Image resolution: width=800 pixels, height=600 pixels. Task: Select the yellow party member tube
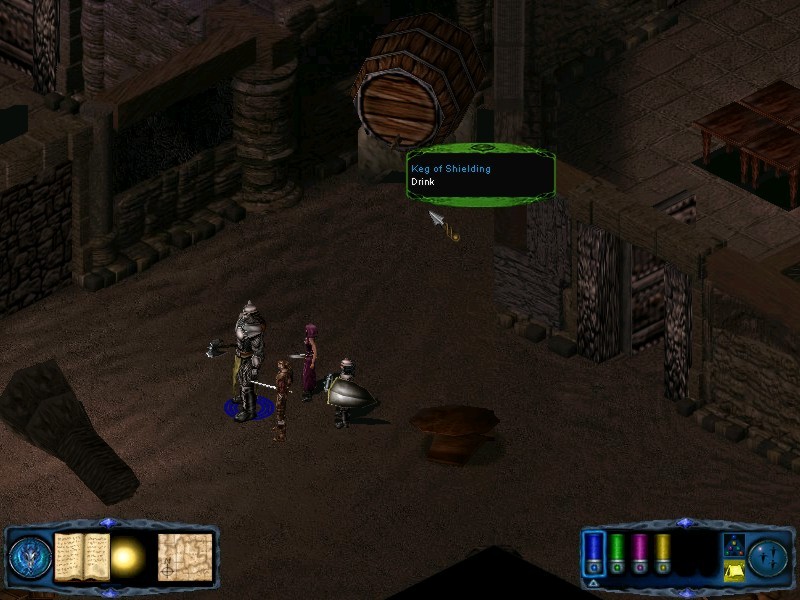tap(662, 549)
